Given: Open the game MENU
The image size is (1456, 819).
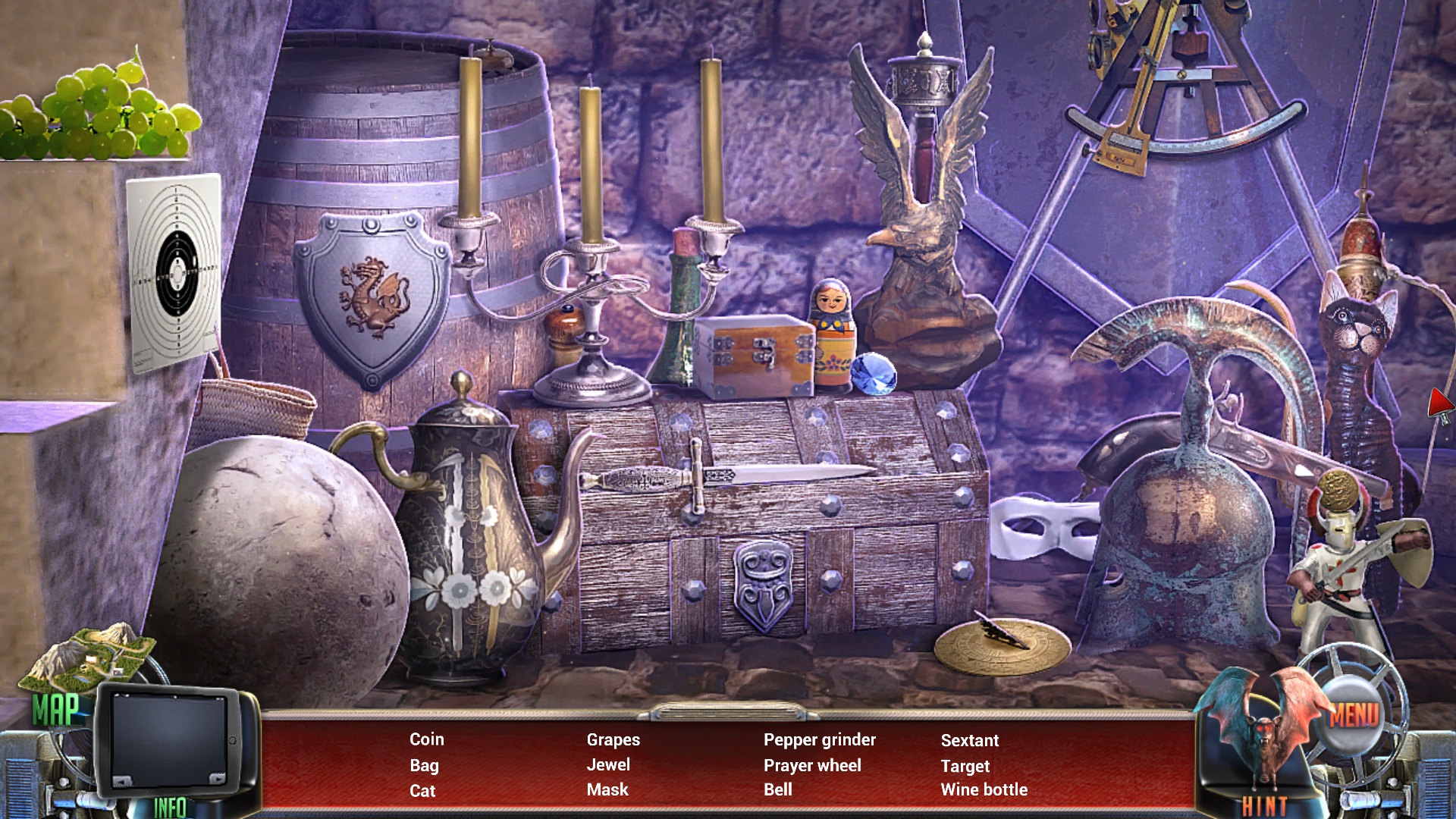Looking at the screenshot, I should (x=1354, y=714).
